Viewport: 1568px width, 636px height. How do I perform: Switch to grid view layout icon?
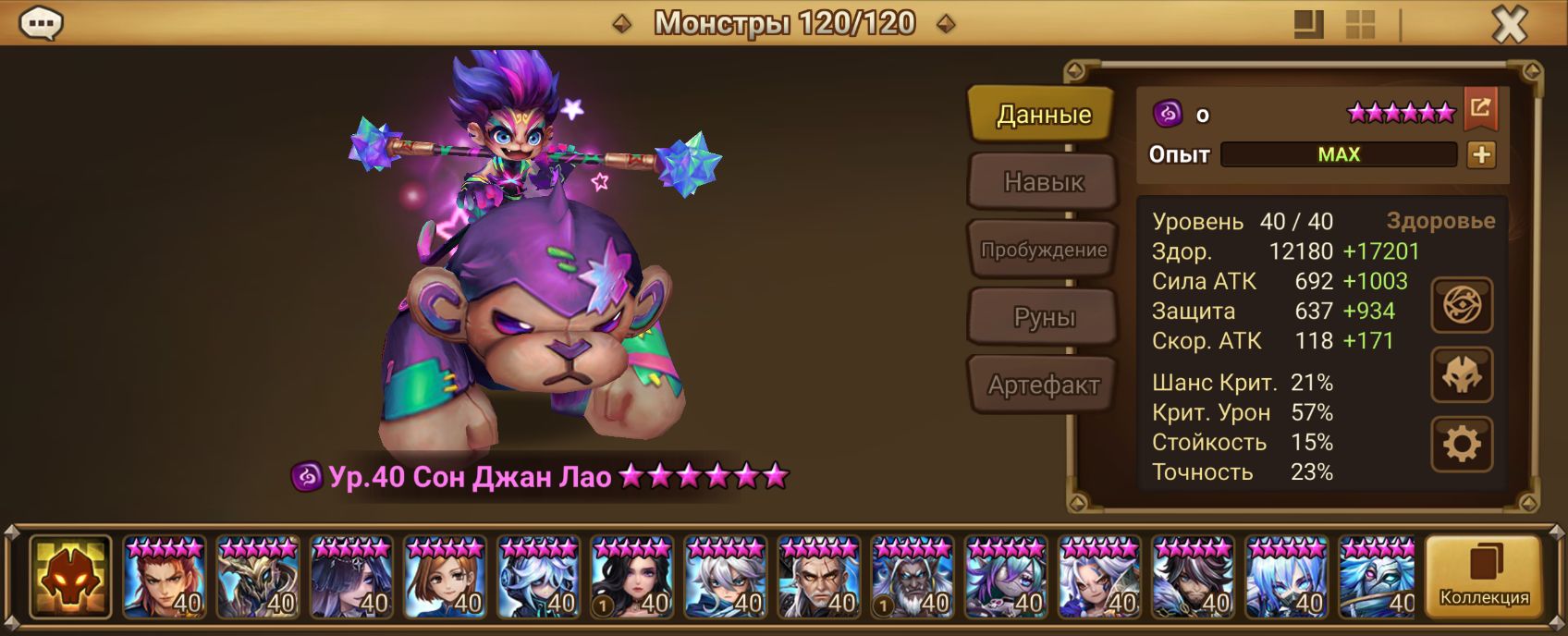click(1360, 25)
